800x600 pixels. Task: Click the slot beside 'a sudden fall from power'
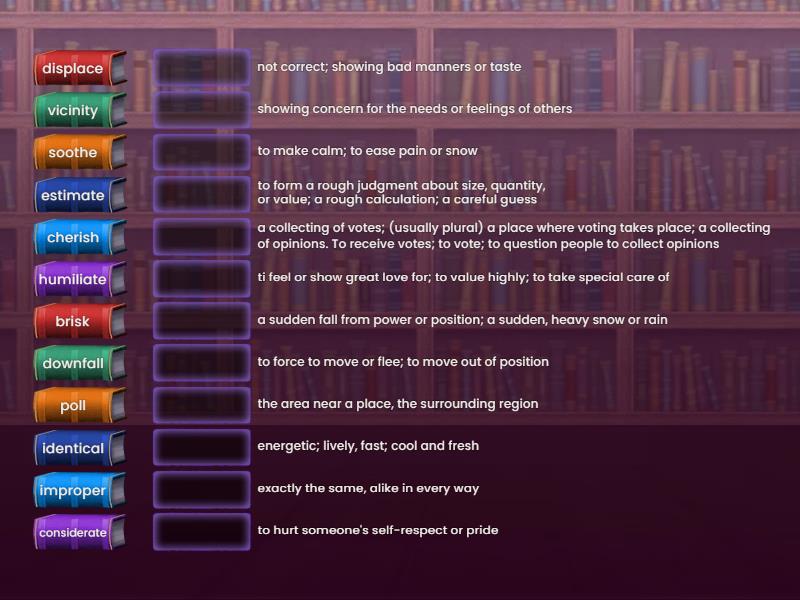tap(201, 321)
